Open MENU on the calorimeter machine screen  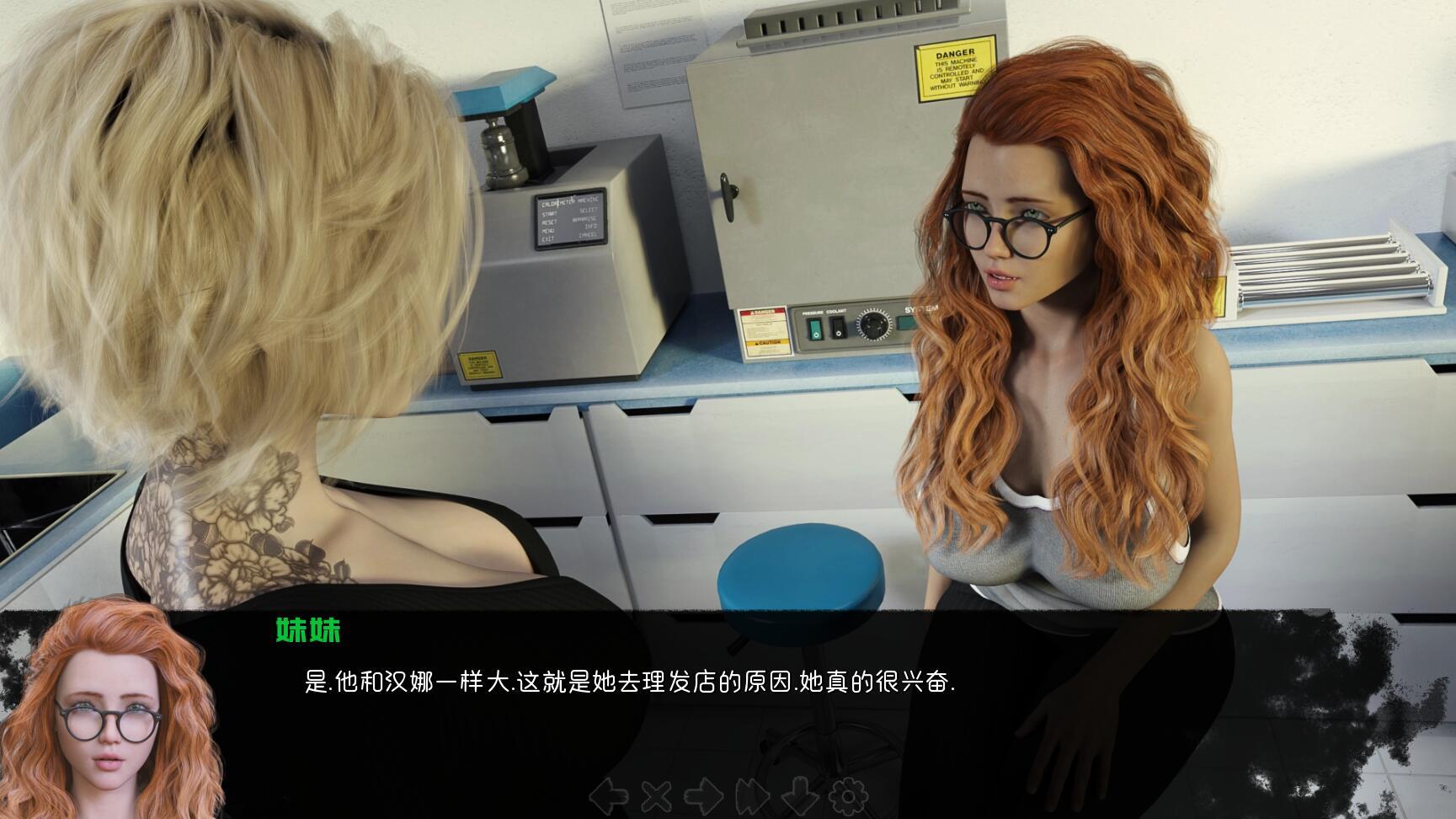tap(549, 230)
